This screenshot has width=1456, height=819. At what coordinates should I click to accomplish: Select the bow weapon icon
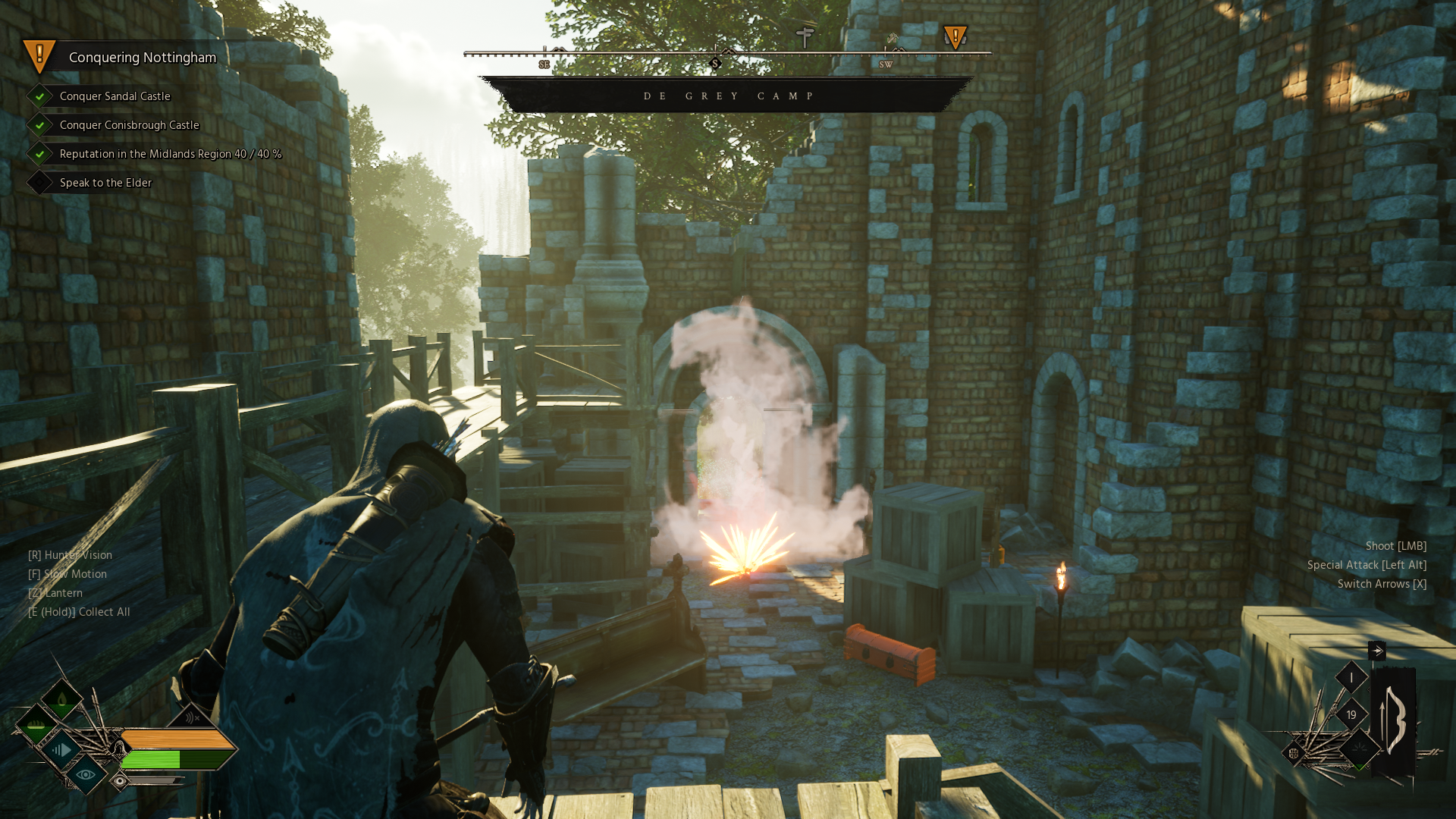coord(1394,720)
